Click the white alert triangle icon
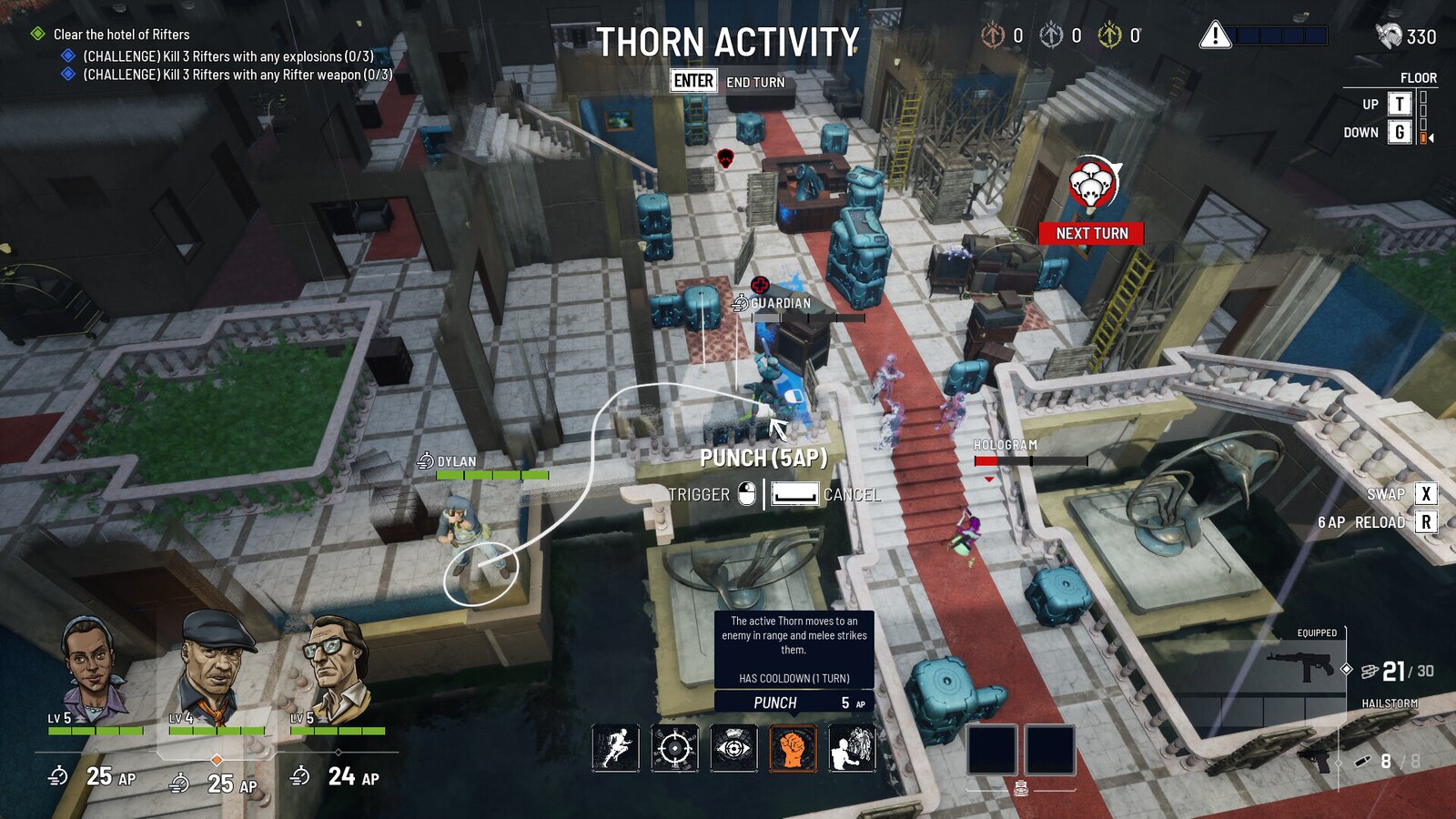 point(1215,36)
